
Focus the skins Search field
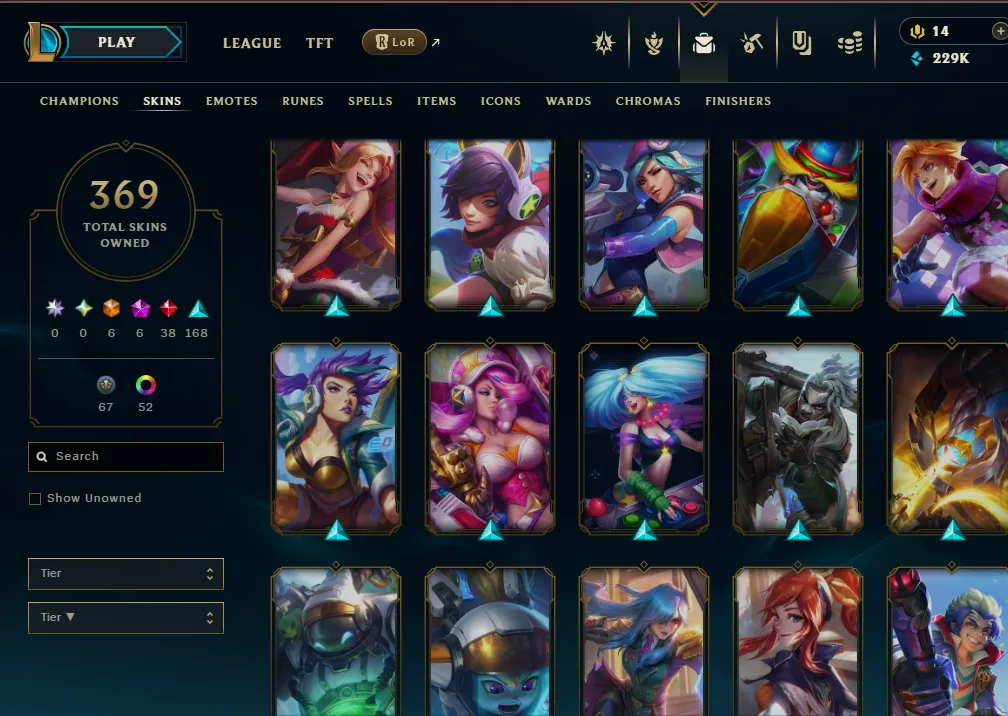[x=126, y=457]
